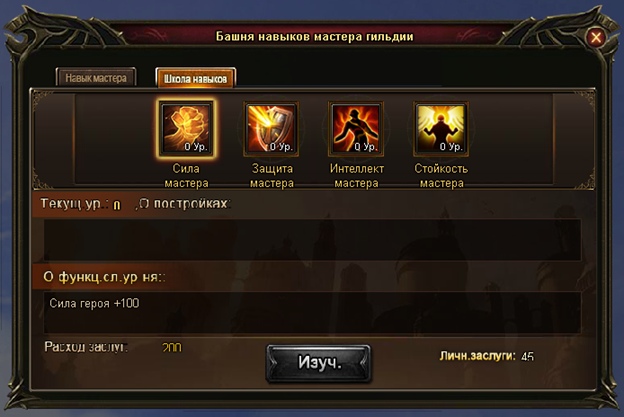Switch to the Навык мастера tab

pos(95,77)
